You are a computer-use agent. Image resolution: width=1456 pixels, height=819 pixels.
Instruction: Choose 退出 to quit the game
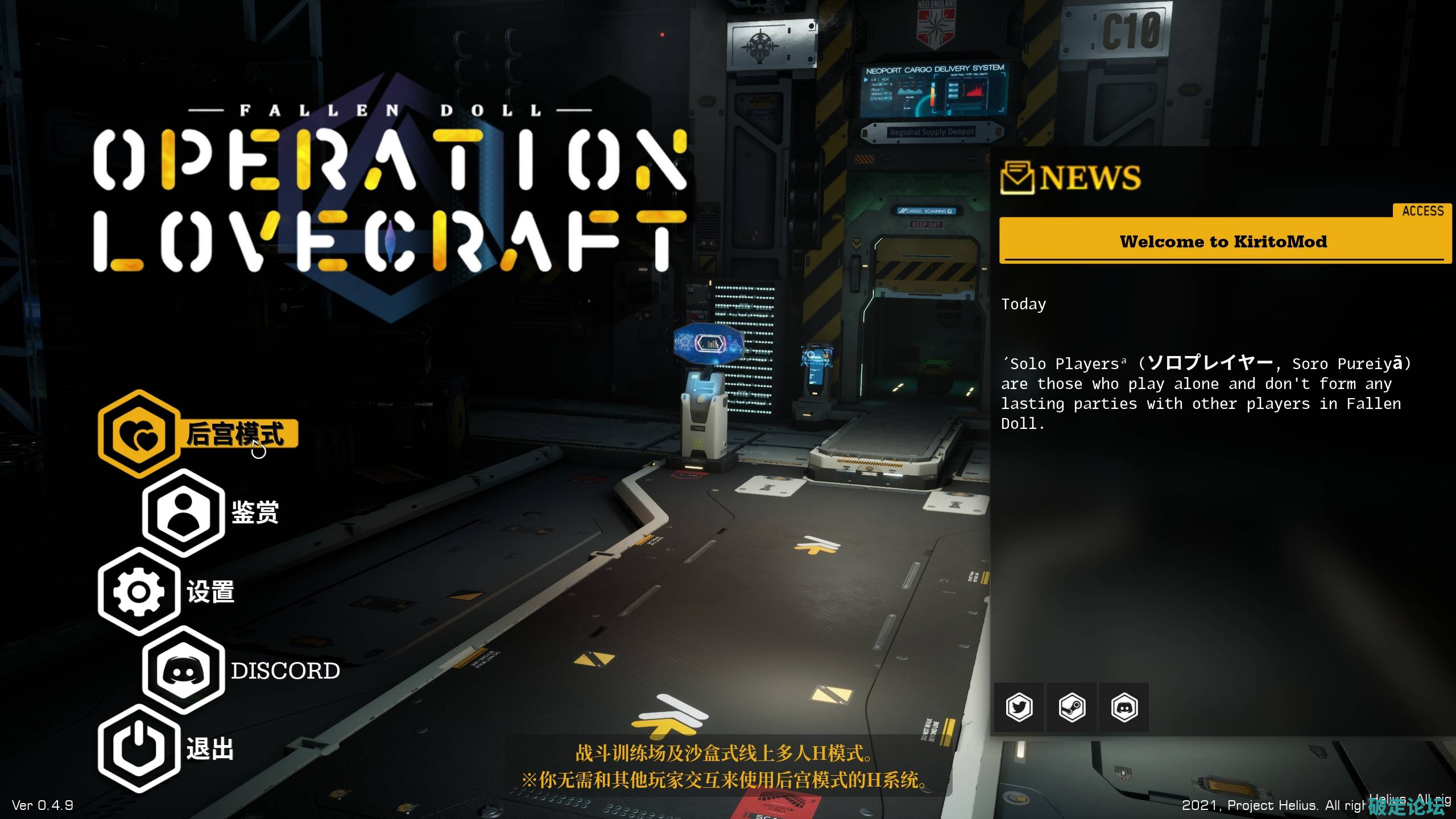(167, 748)
